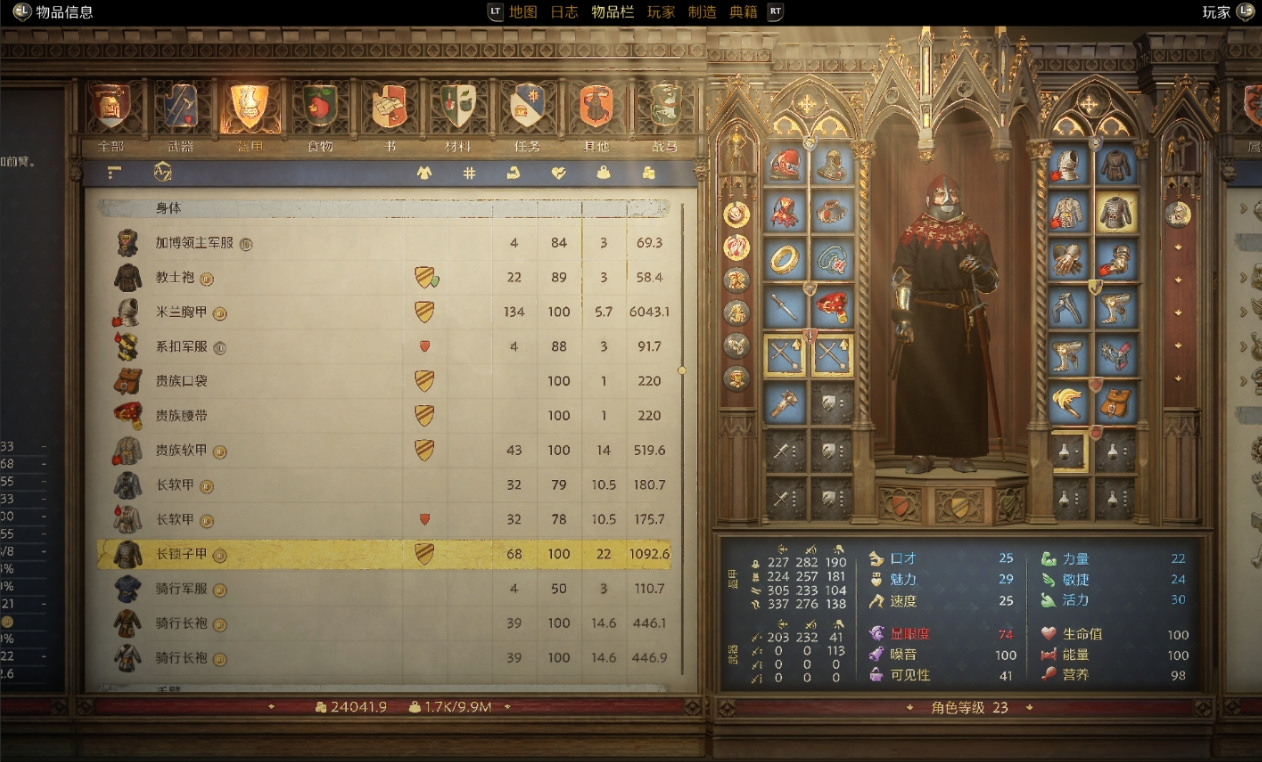Image resolution: width=1262 pixels, height=762 pixels.
Task: Open the 战马 horse category
Action: coord(665,107)
